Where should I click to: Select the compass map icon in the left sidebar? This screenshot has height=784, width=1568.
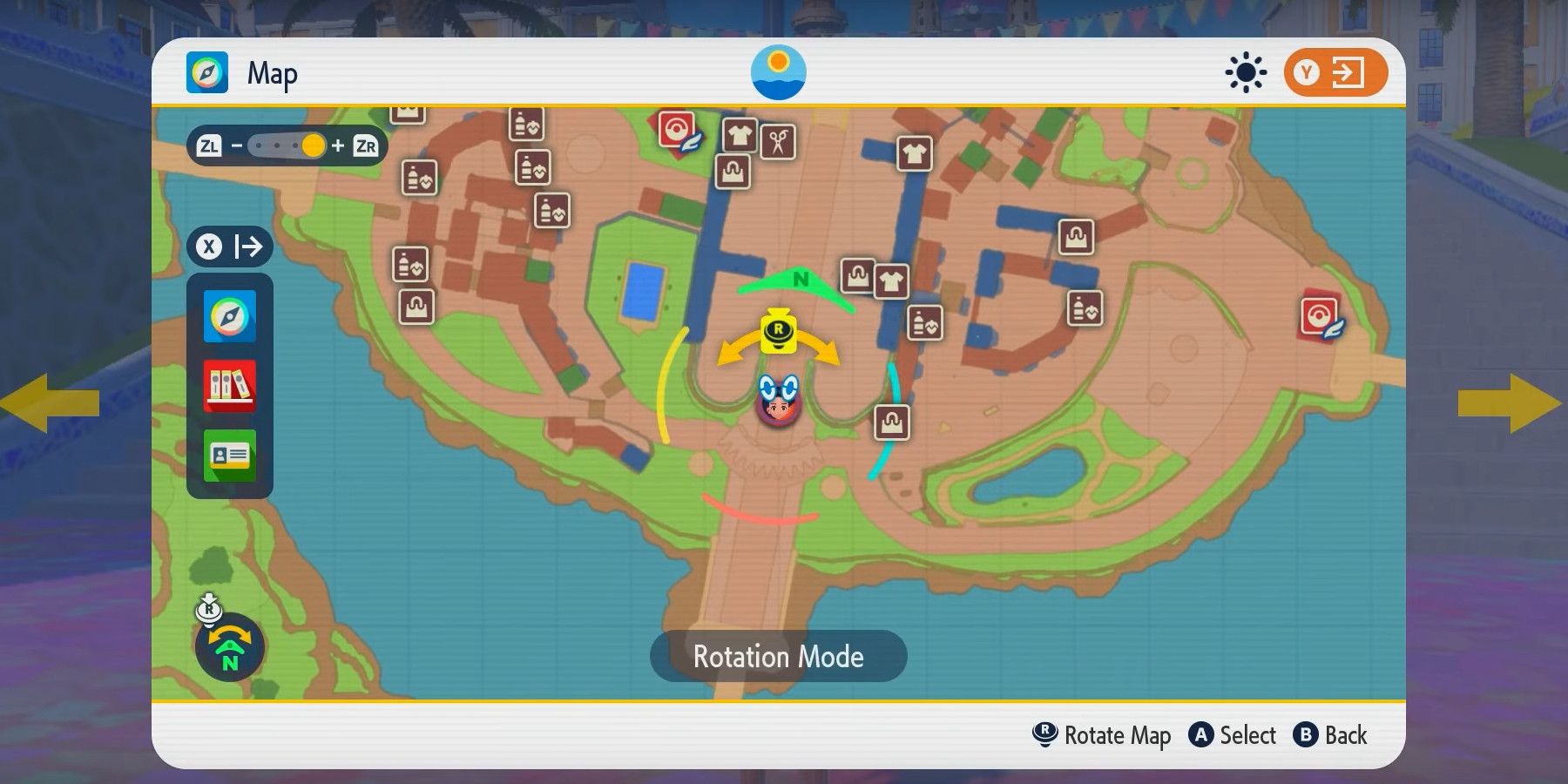tap(229, 316)
